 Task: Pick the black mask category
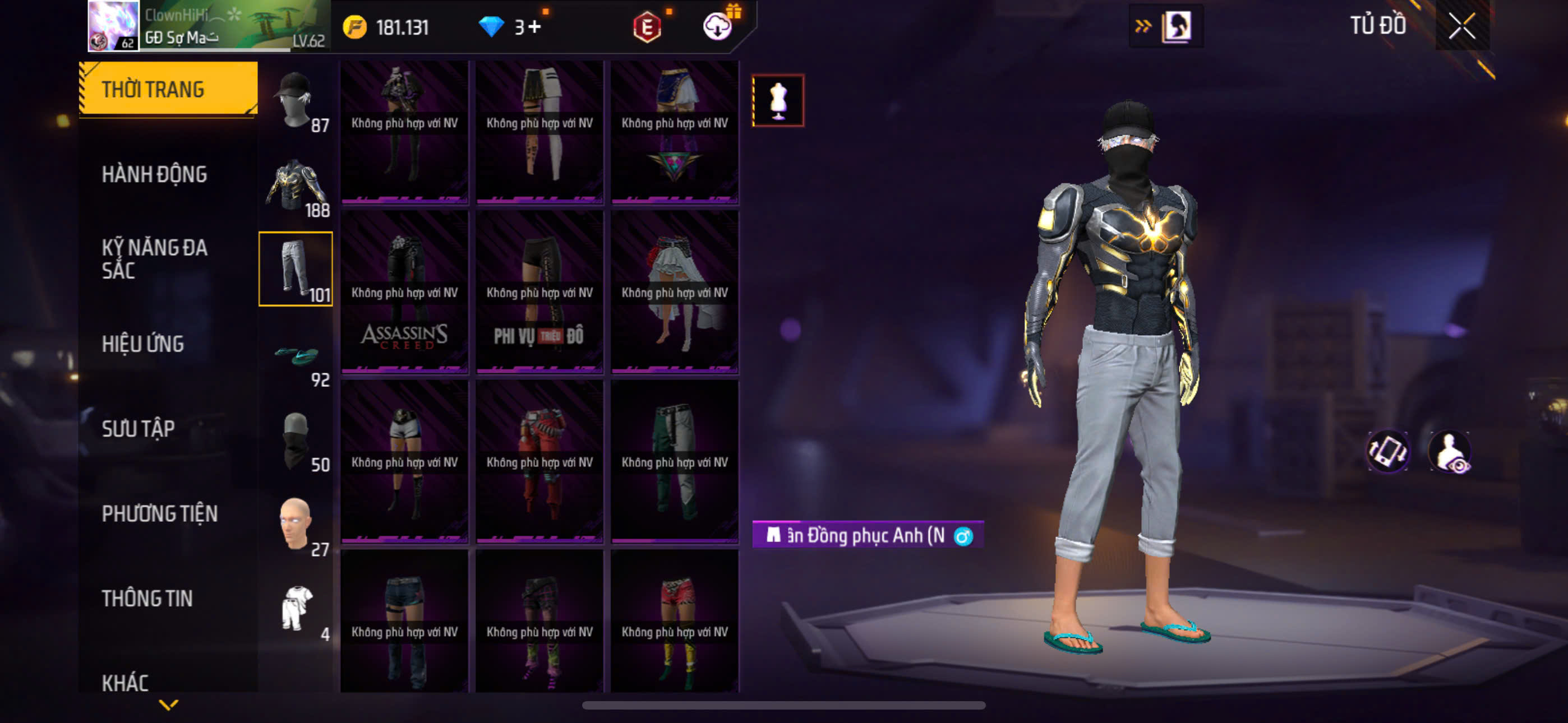click(x=296, y=440)
